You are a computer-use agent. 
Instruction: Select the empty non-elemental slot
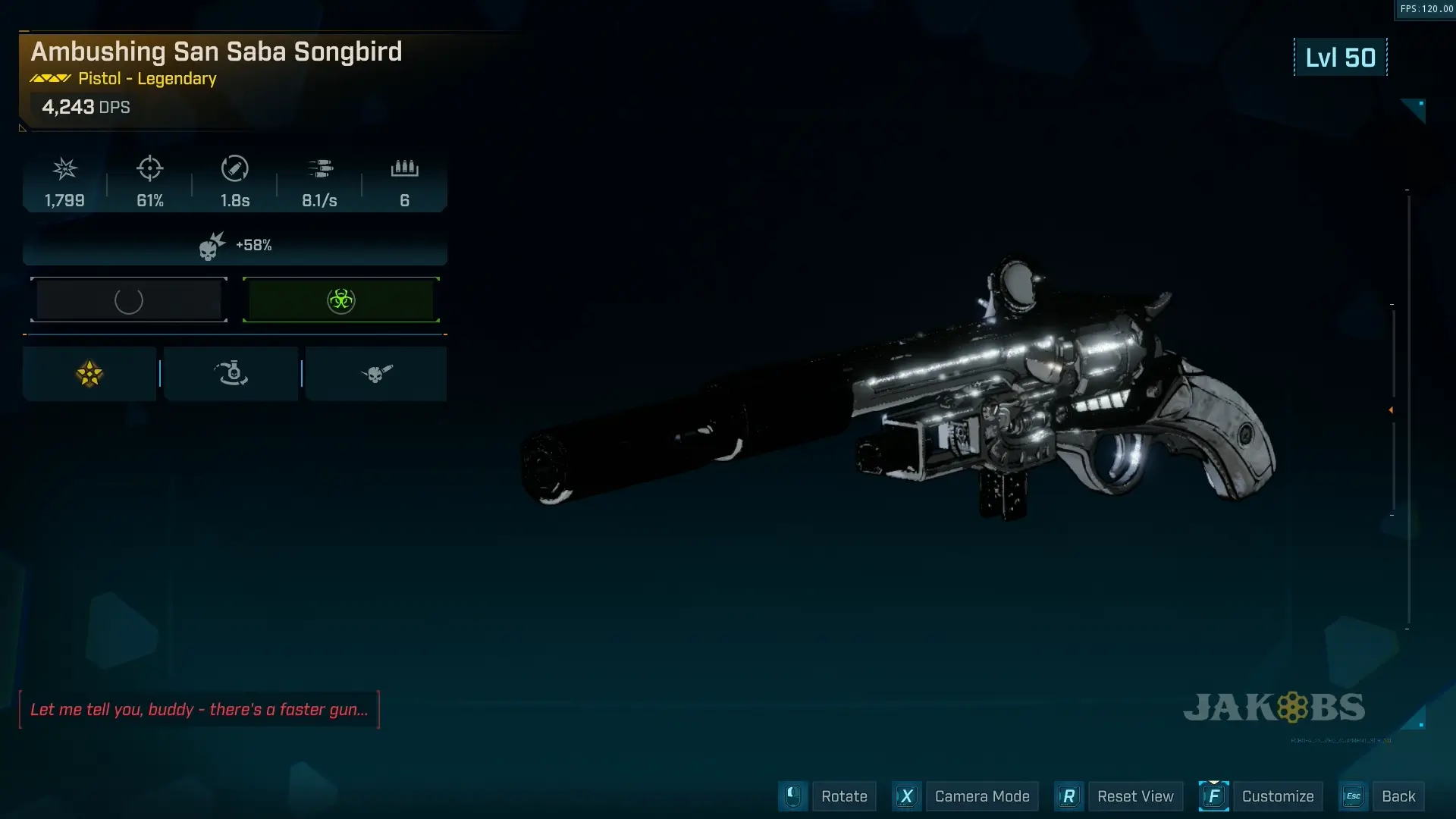tap(129, 300)
